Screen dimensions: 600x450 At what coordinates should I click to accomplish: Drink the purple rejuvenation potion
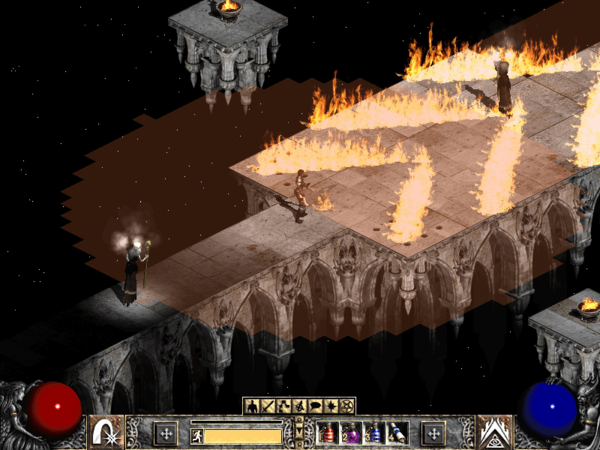(x=350, y=433)
